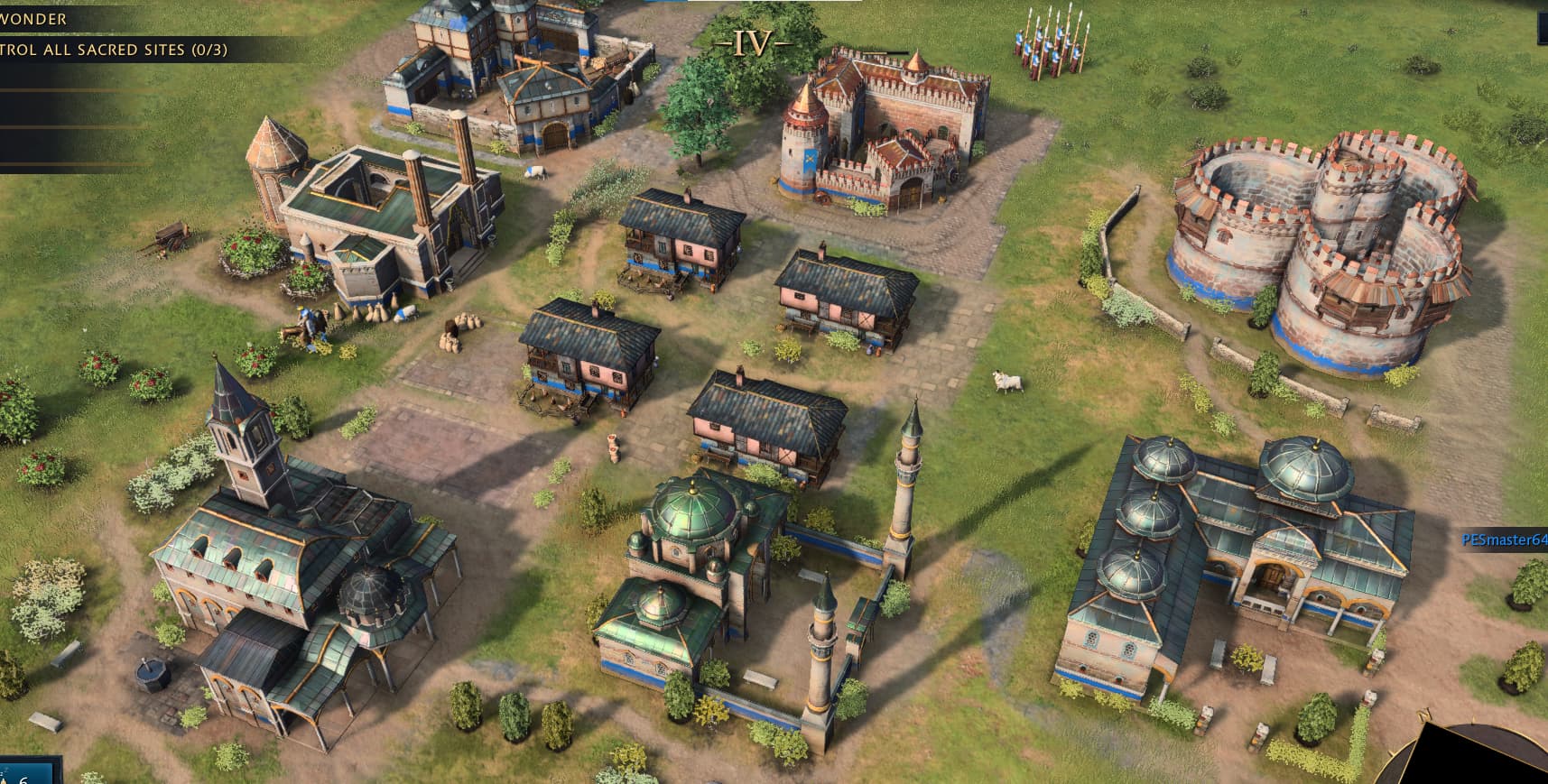The height and width of the screenshot is (784, 1548).
Task: Click the Age IV indicator
Action: coord(752,43)
